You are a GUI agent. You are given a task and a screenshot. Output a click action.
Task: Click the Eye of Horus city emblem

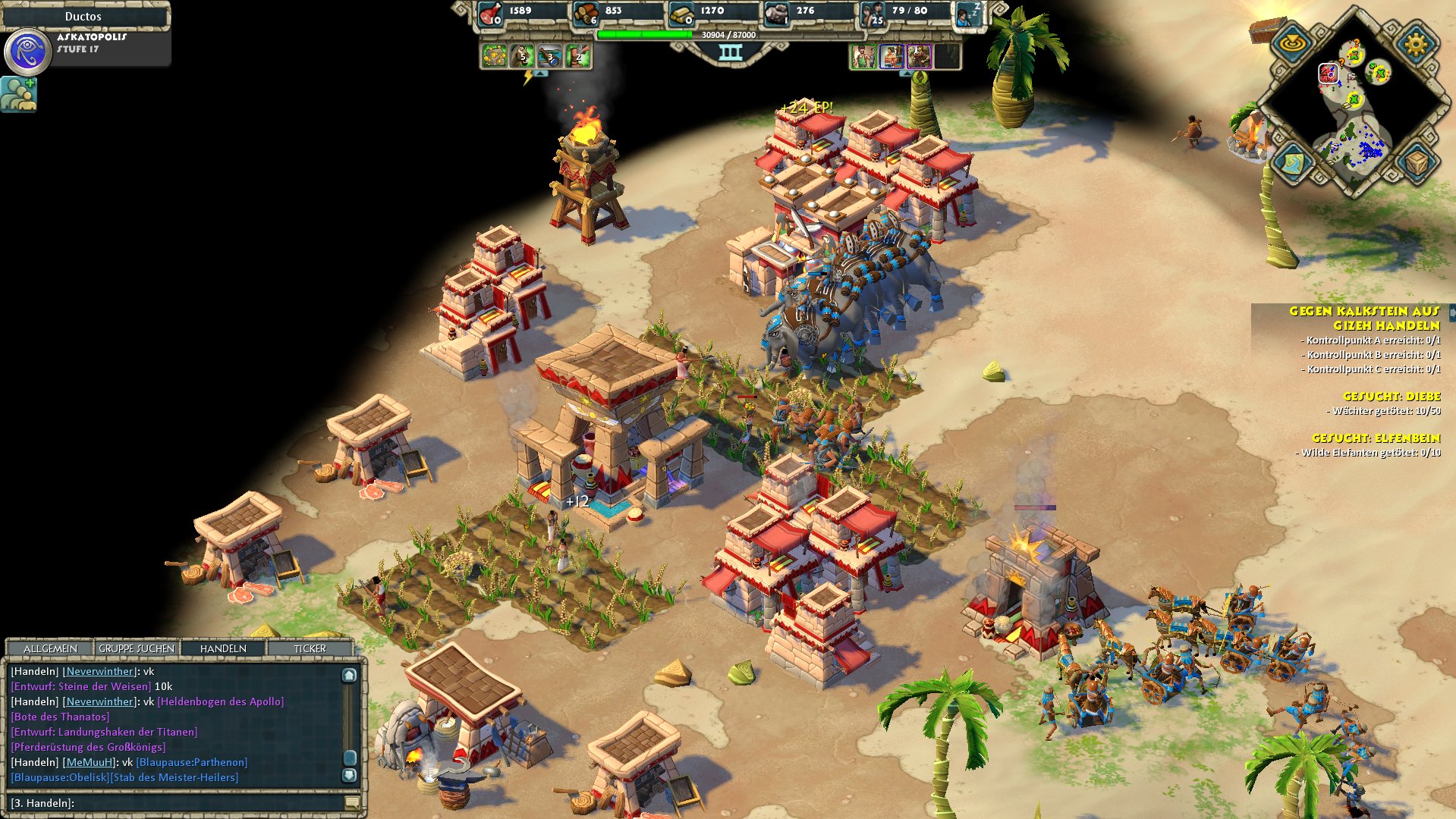(x=28, y=51)
